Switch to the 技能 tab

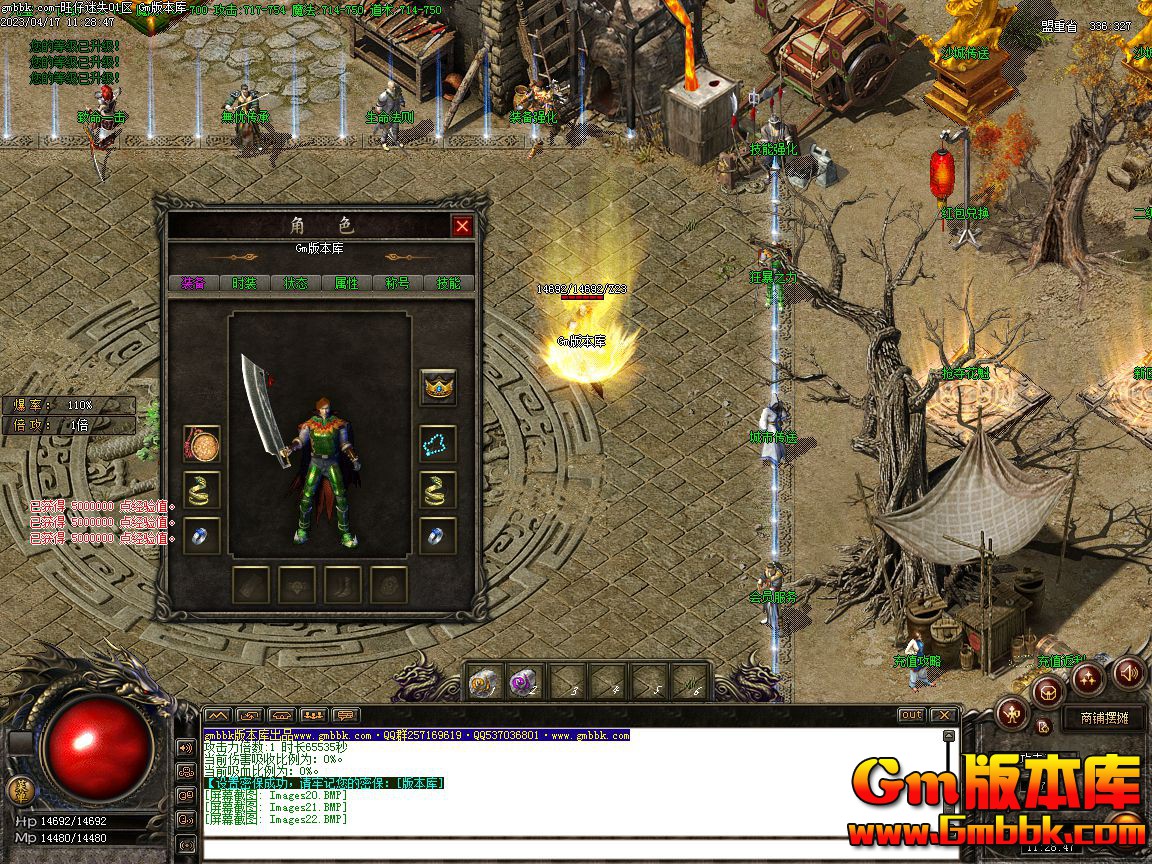(448, 283)
